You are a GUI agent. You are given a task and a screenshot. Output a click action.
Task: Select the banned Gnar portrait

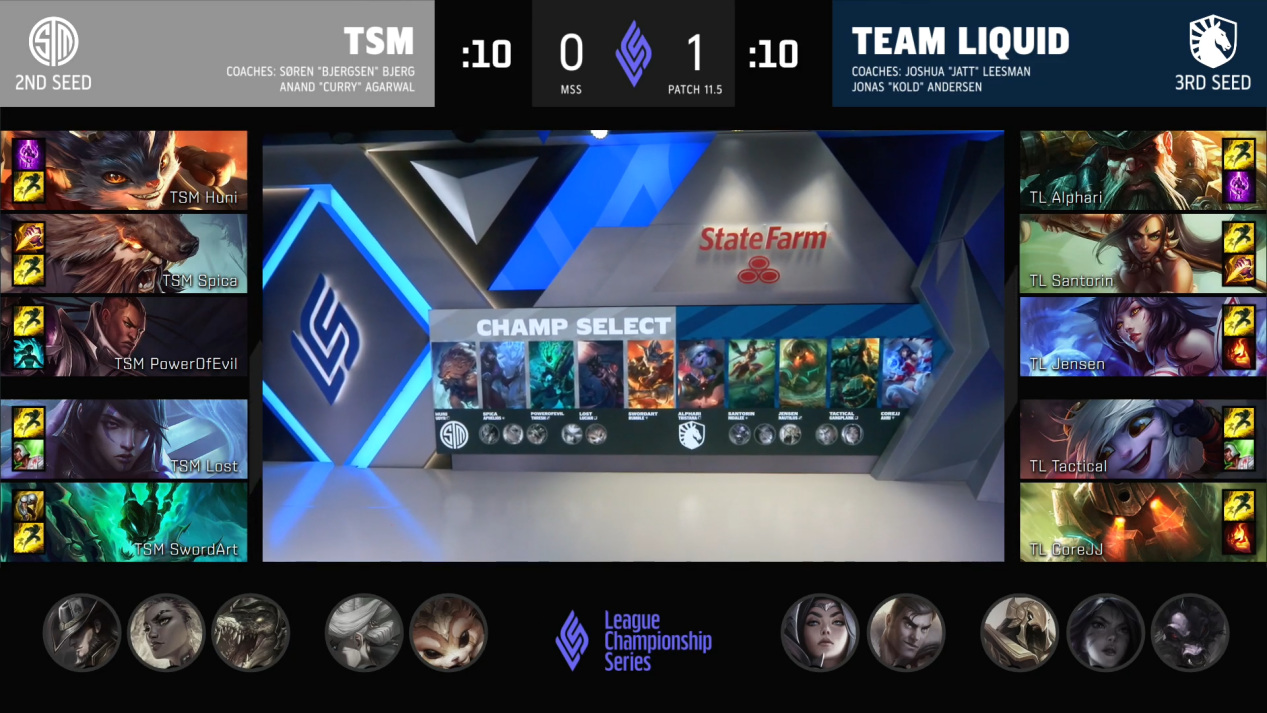coord(448,633)
